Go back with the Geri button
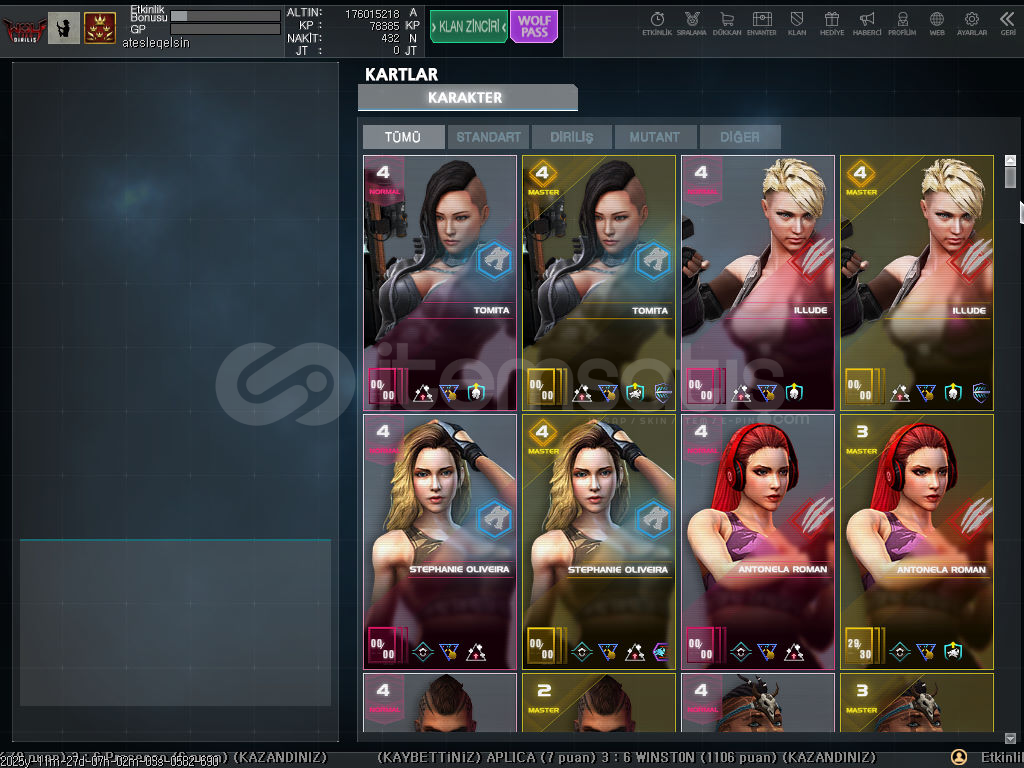 1007,24
